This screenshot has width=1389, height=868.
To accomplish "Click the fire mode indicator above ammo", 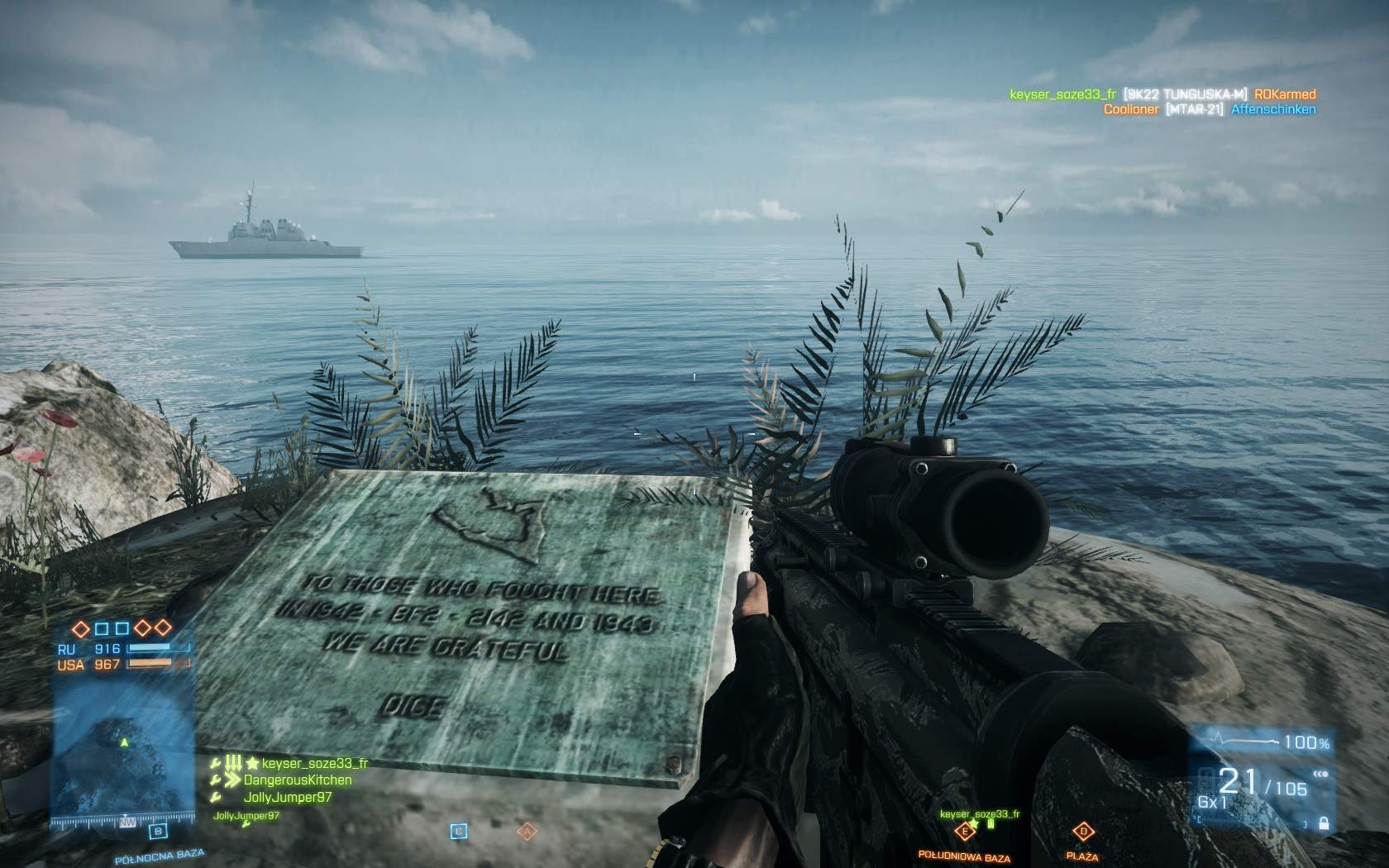I will [x=1320, y=775].
